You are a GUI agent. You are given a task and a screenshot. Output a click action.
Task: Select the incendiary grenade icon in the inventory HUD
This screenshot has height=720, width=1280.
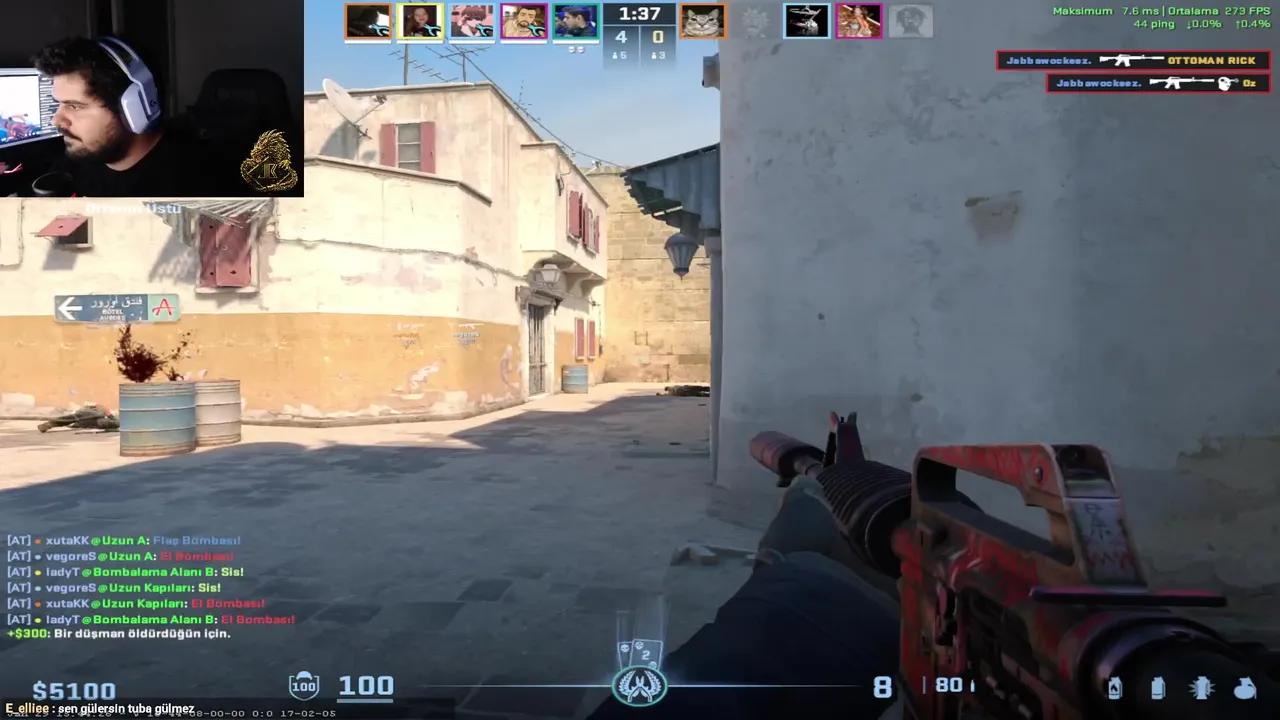click(x=1115, y=687)
